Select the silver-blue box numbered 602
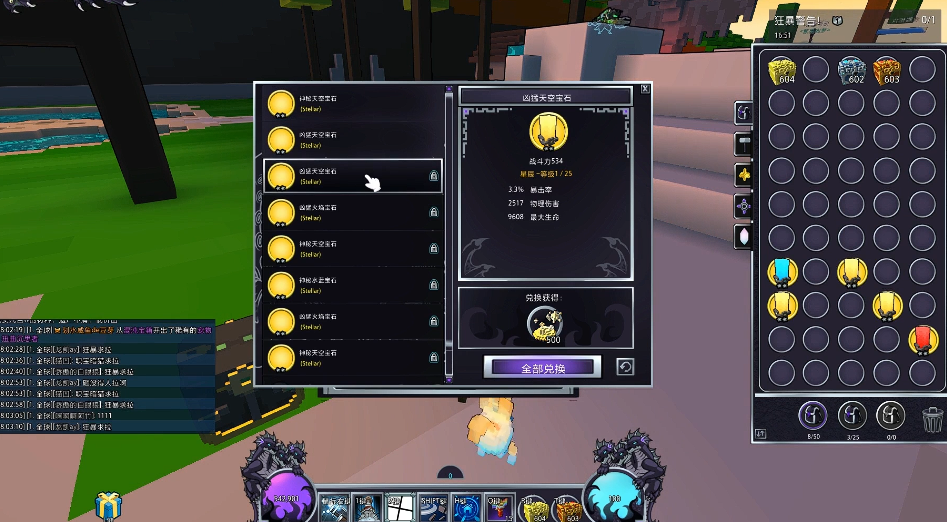Screen dimensions: 947x522 click(851, 69)
